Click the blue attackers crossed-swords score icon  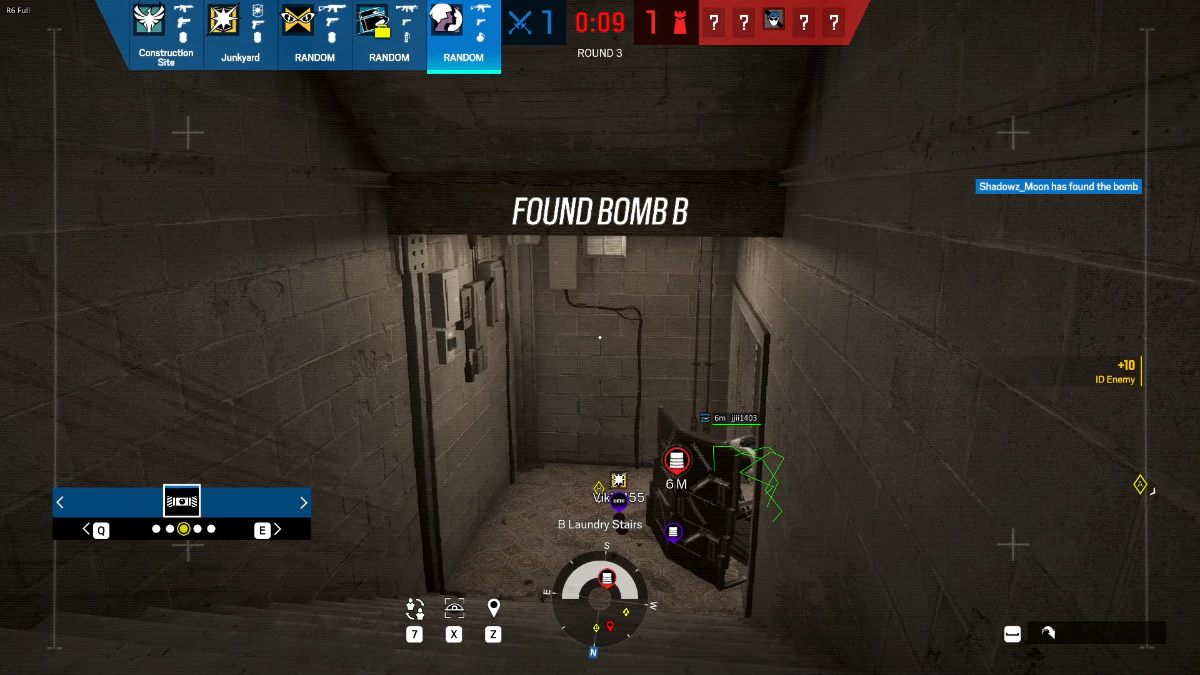tap(521, 22)
